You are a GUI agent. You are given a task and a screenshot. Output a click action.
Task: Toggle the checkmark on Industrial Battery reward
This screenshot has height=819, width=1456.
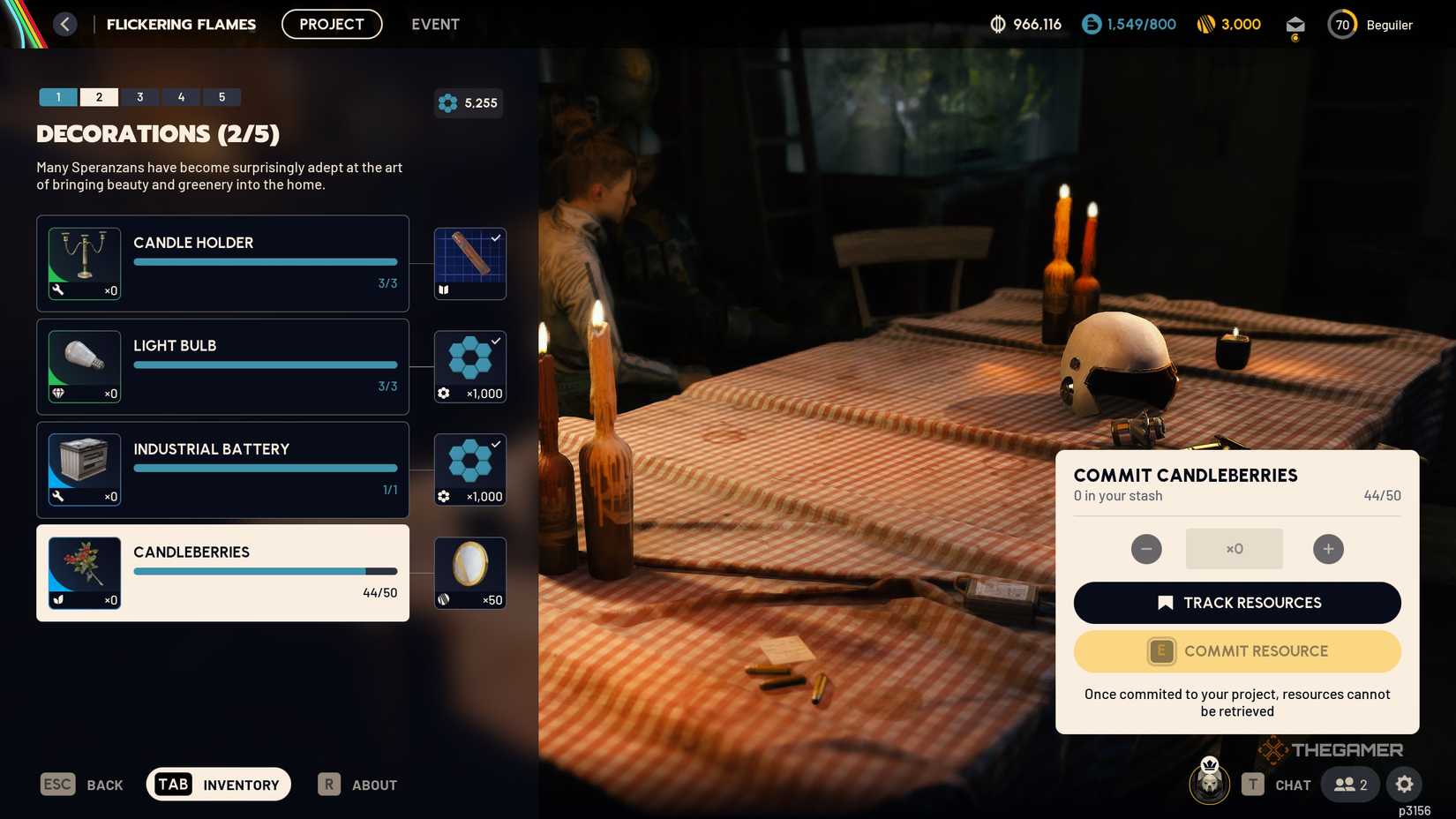pyautogui.click(x=495, y=443)
